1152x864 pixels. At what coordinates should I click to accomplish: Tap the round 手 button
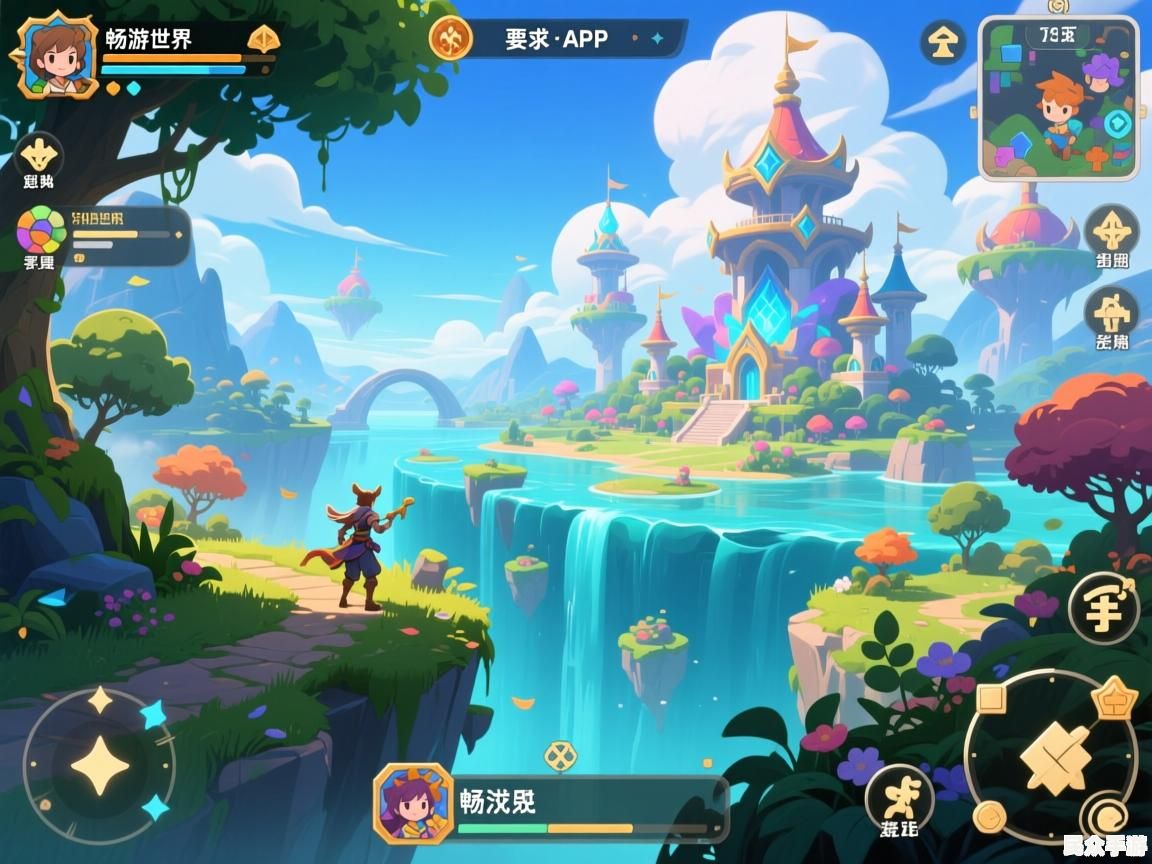(1103, 608)
